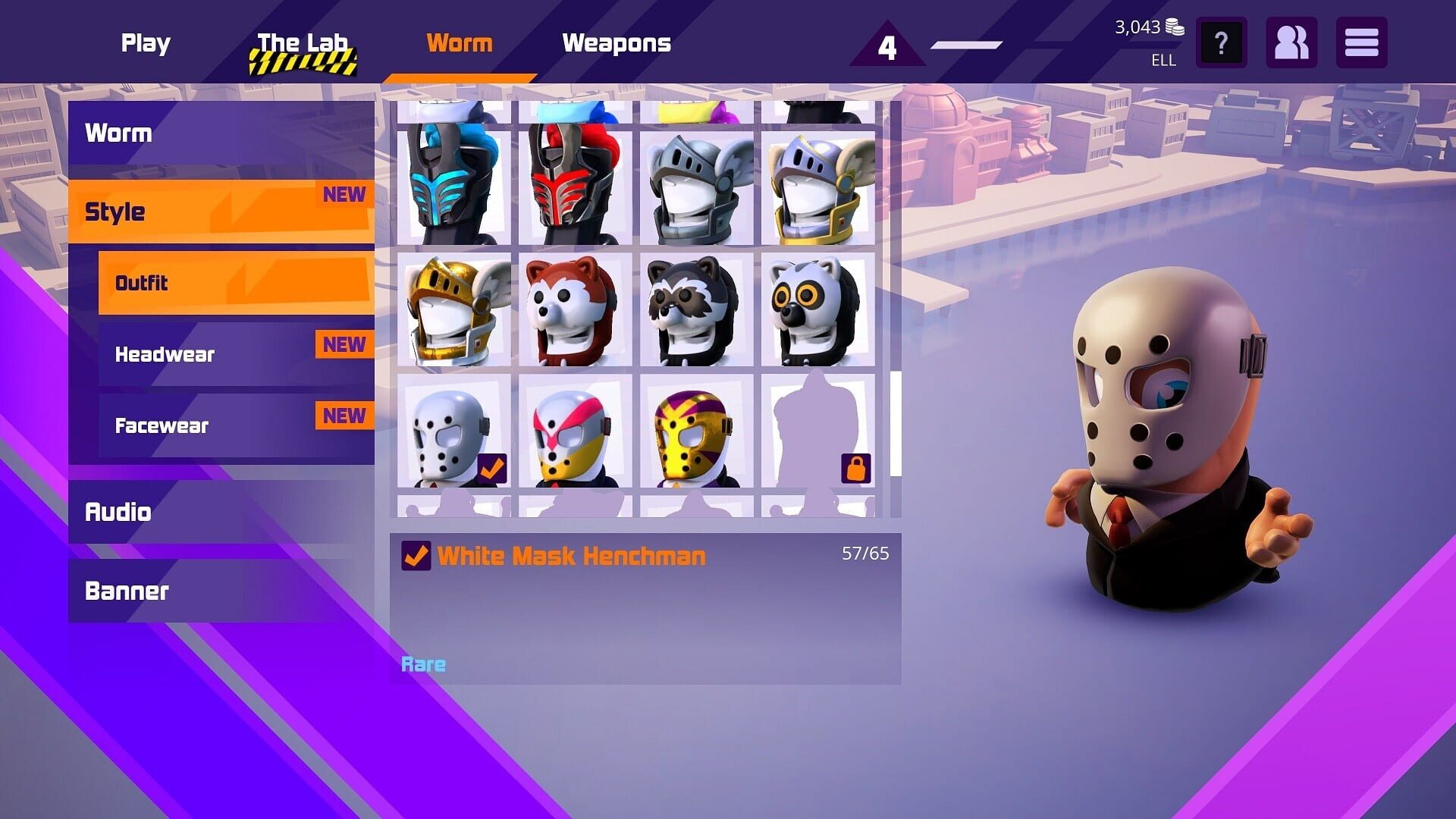This screenshot has height=819, width=1456.
Task: Open the help panel via question mark icon
Action: click(x=1221, y=43)
